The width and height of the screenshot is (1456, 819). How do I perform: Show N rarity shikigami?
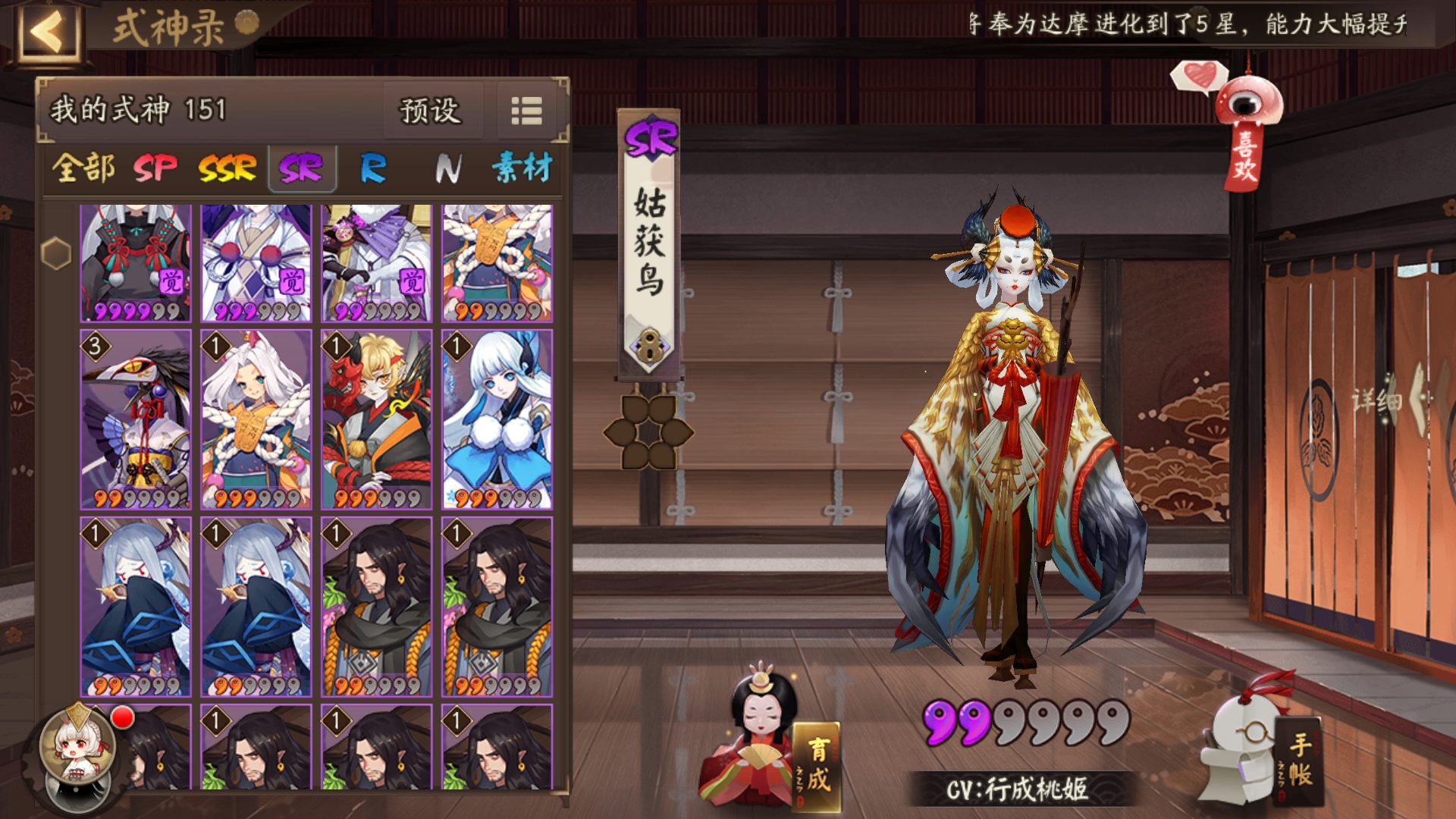447,168
